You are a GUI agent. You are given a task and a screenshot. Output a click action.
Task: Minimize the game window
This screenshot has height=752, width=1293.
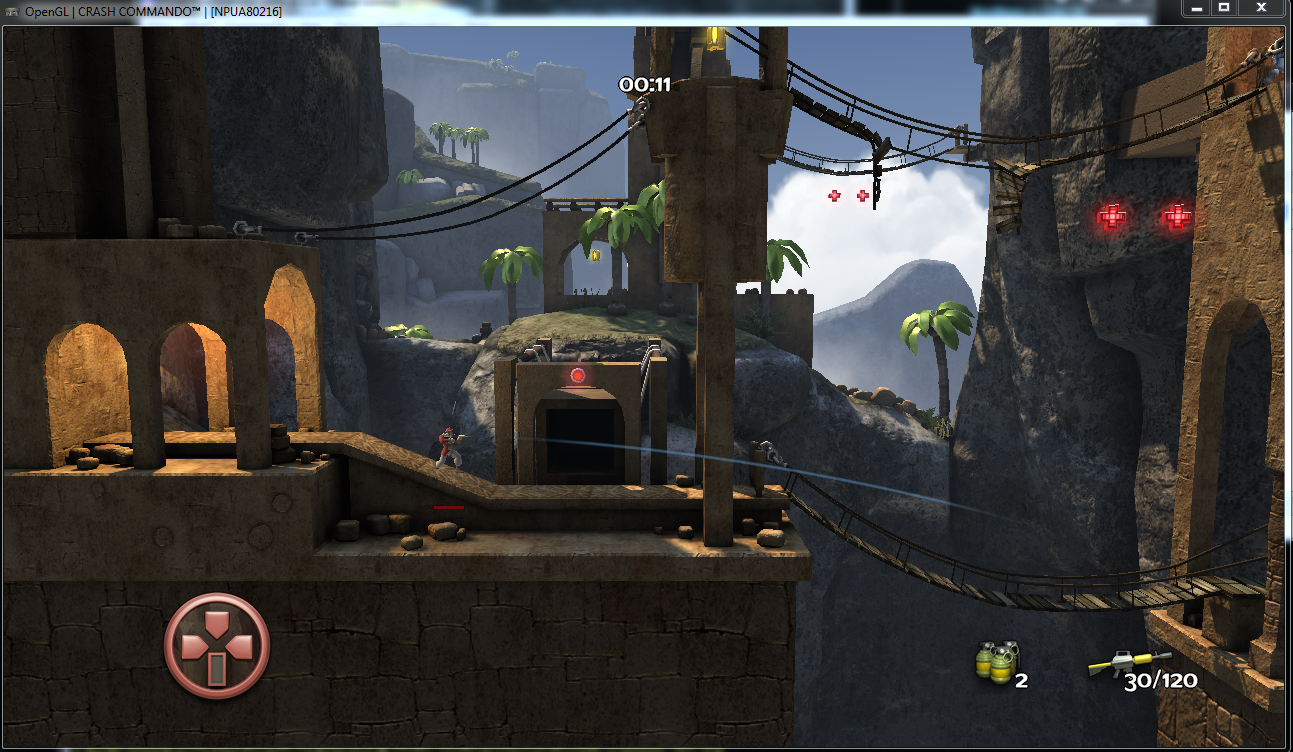point(1195,8)
